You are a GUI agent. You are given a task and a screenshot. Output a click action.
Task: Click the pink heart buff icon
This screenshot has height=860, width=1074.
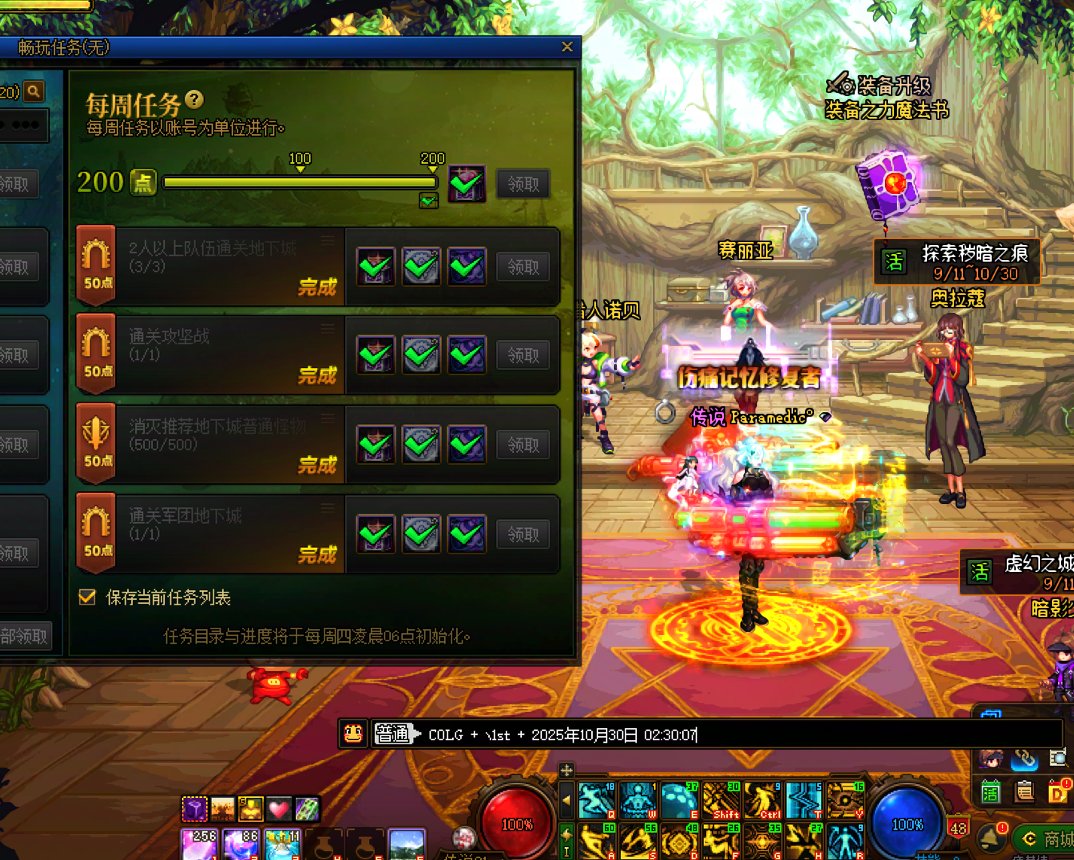click(277, 809)
